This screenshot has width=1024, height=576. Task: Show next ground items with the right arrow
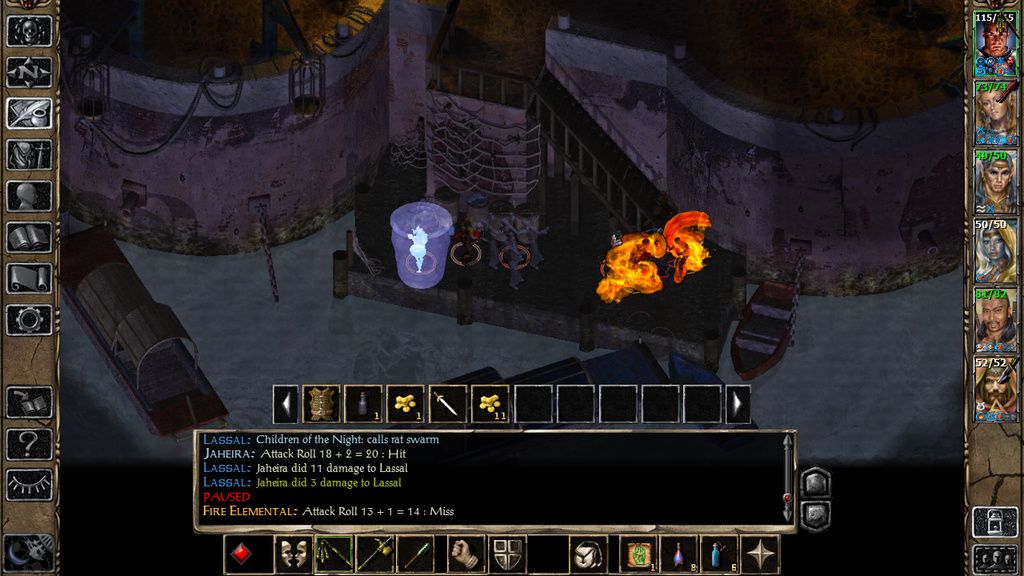pyautogui.click(x=738, y=404)
